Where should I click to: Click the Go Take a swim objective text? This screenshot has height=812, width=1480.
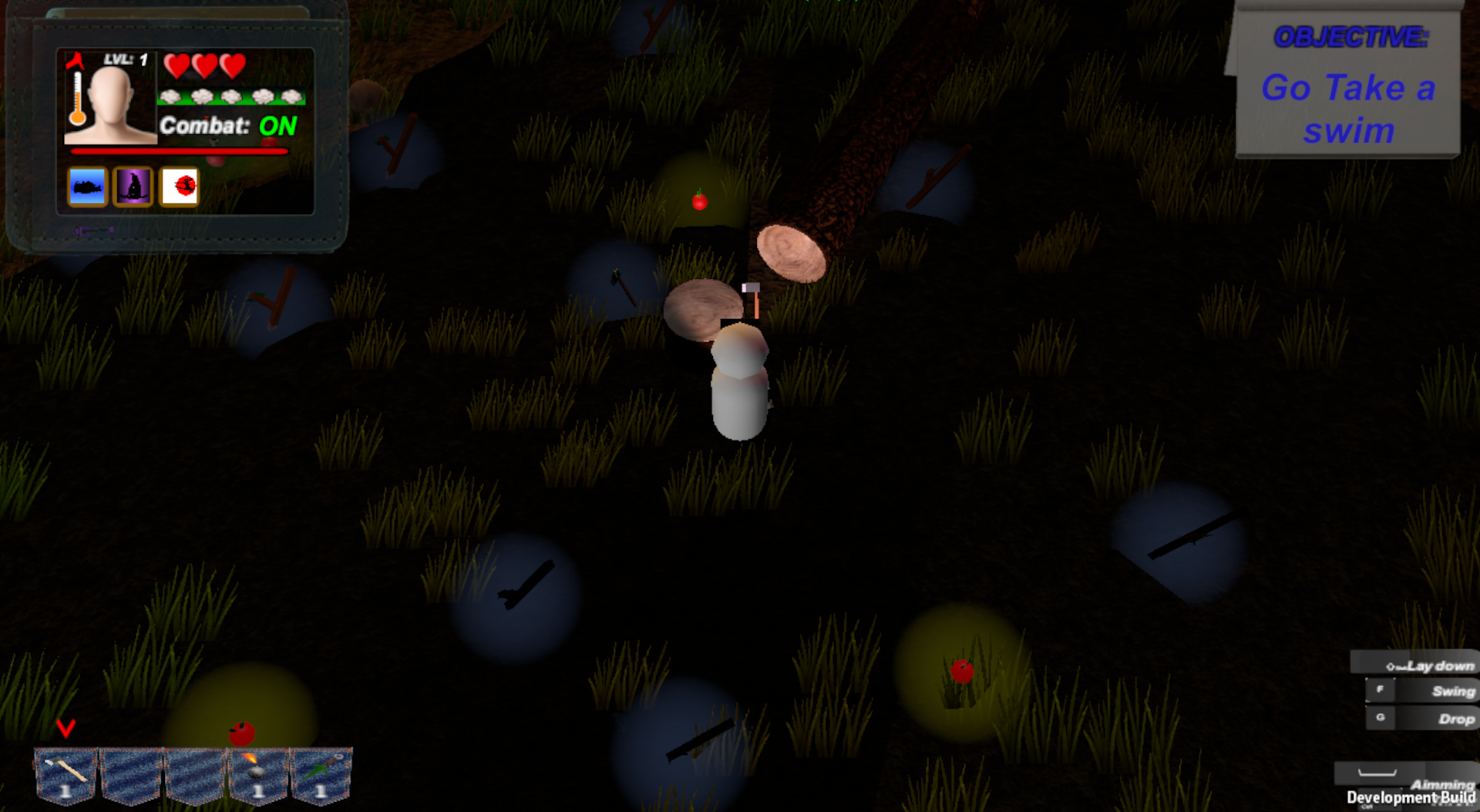[1347, 108]
